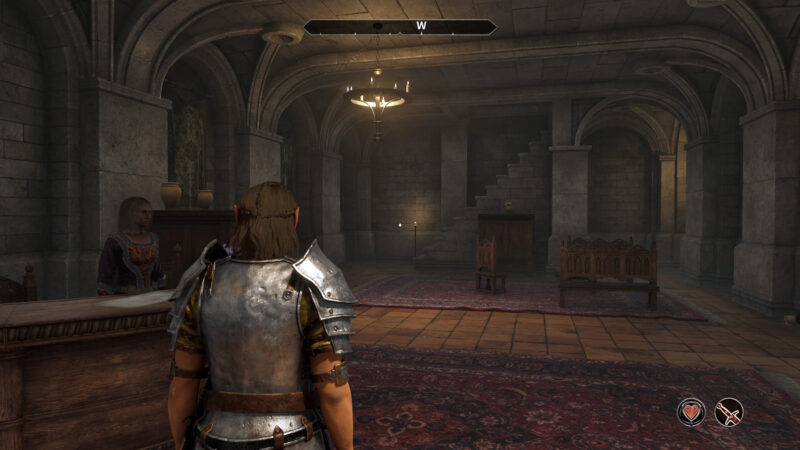Click the red sword status icon
The width and height of the screenshot is (800, 450).
click(x=729, y=411)
